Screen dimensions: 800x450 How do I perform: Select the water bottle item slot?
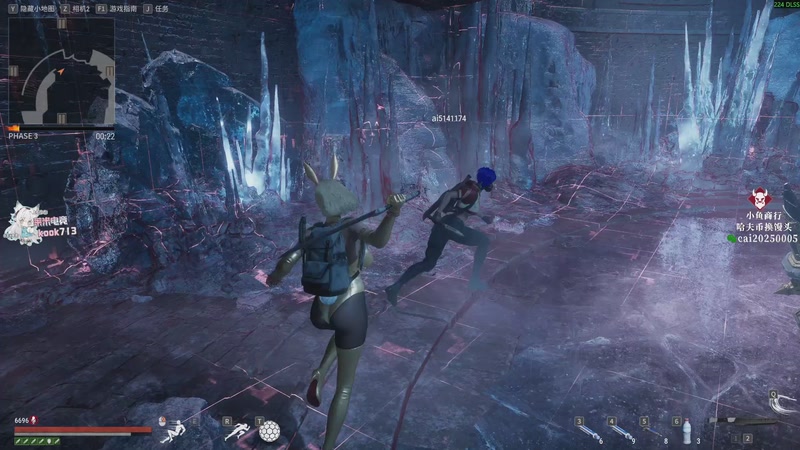[686, 432]
